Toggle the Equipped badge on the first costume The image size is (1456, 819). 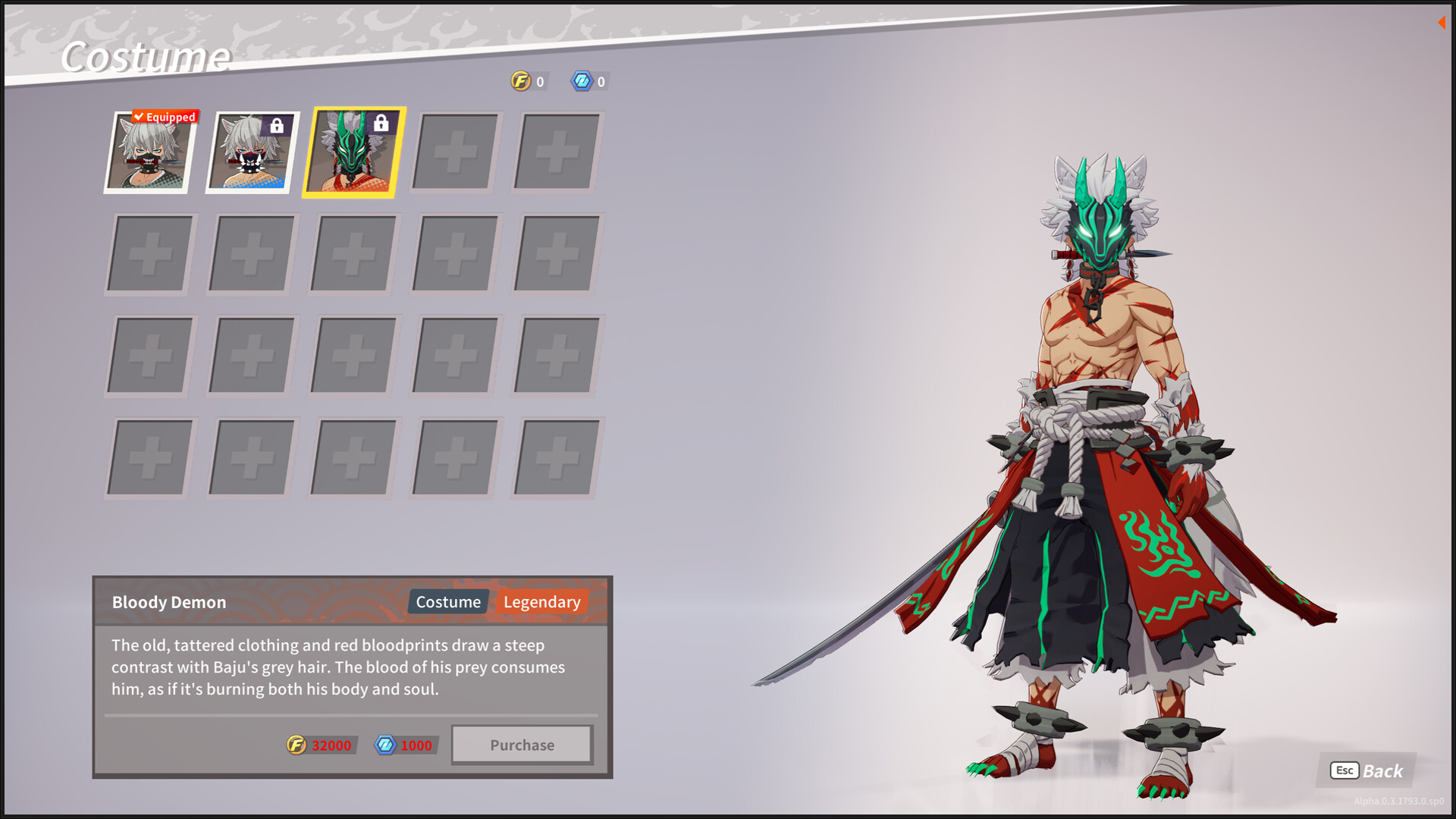coord(164,117)
